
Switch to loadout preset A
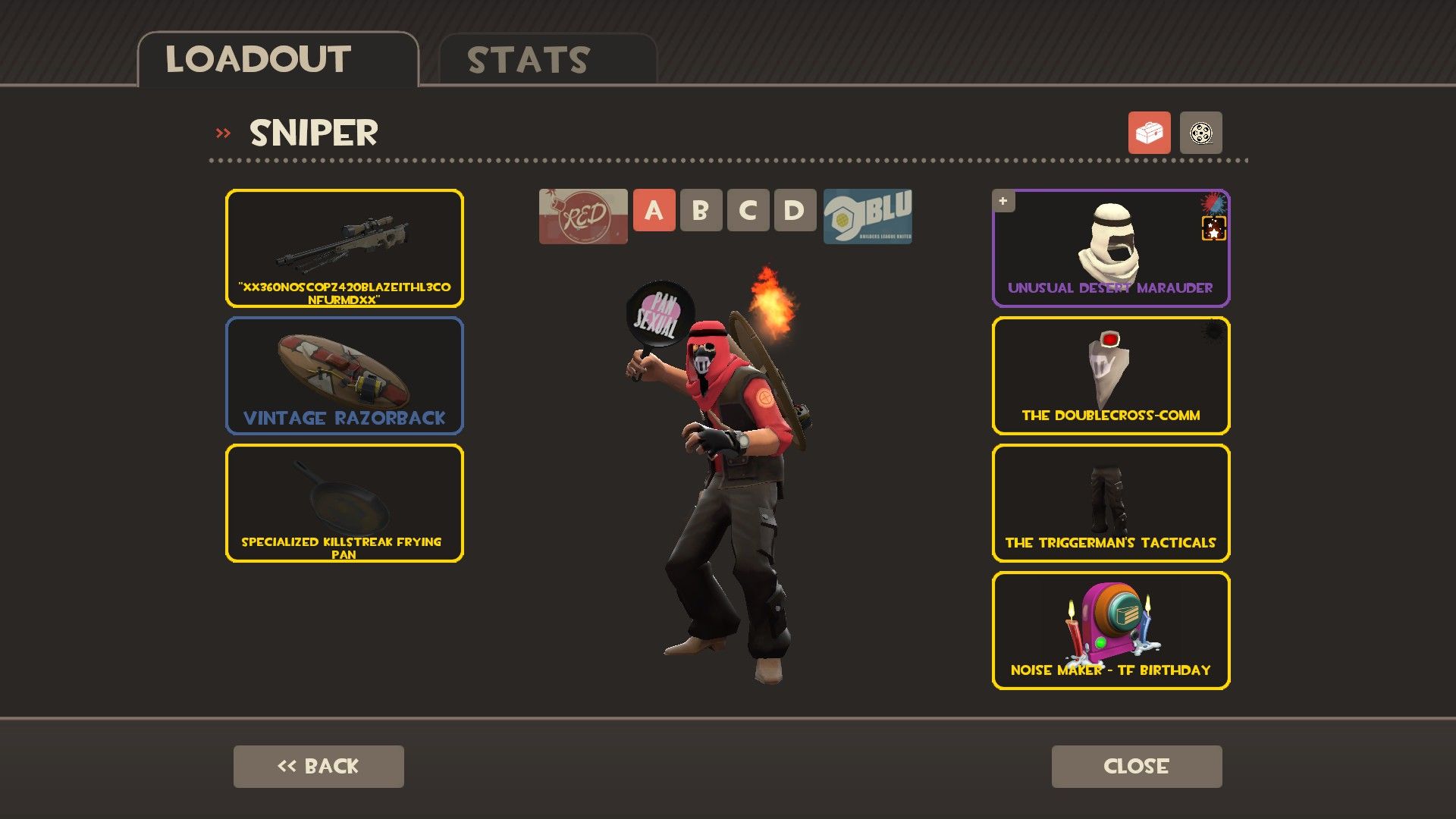coord(654,210)
